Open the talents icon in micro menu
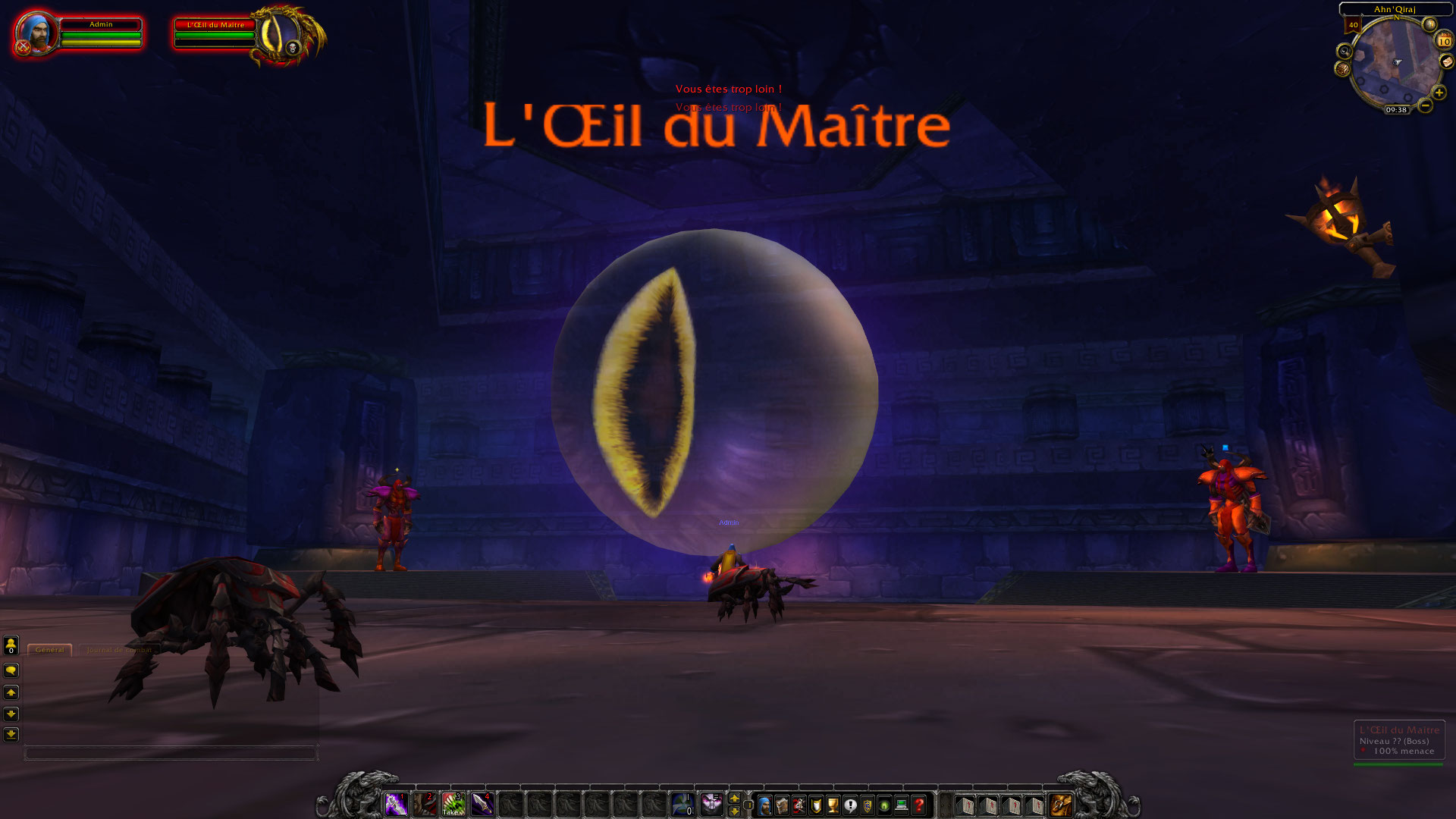Screen dimensions: 1456x819 (x=798, y=806)
